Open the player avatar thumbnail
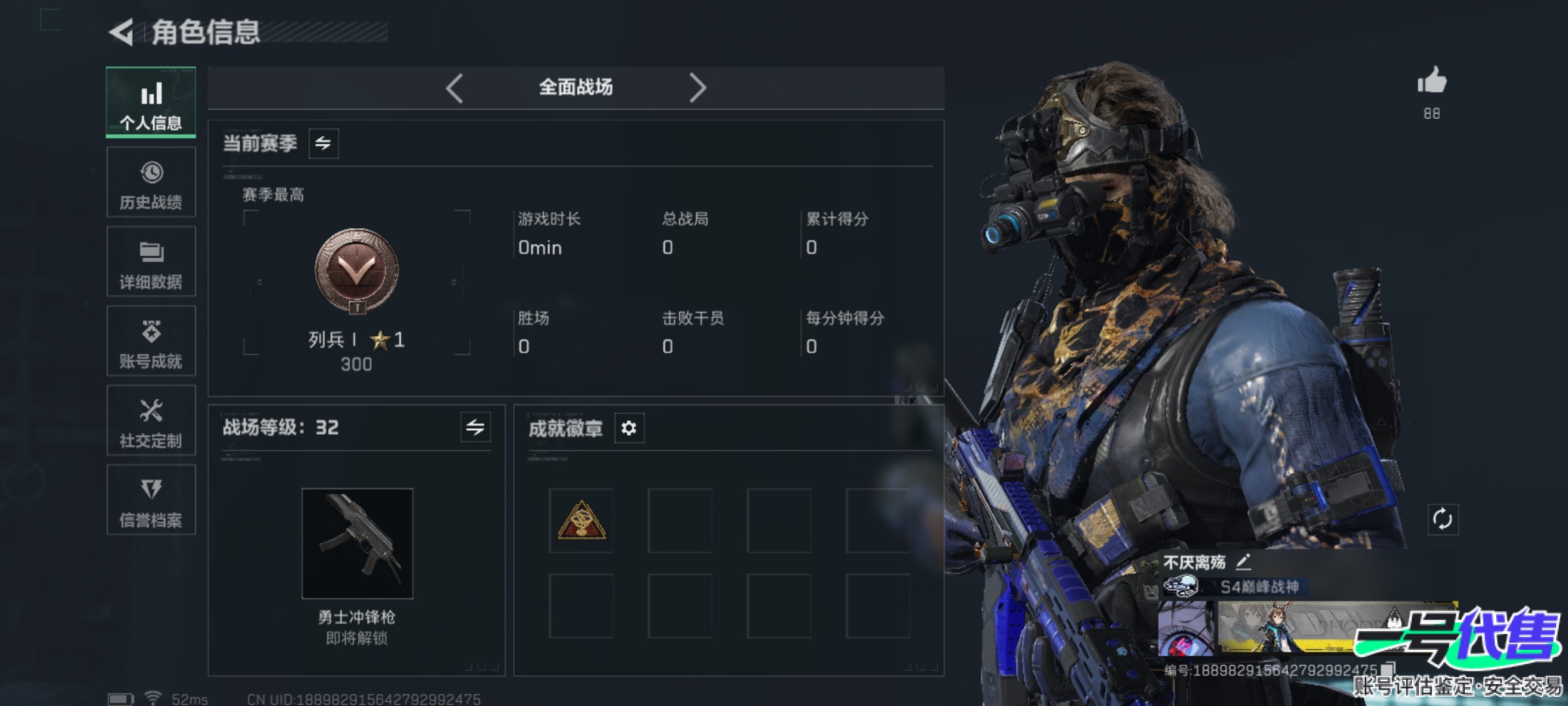This screenshot has height=706, width=1568. pos(1186,629)
